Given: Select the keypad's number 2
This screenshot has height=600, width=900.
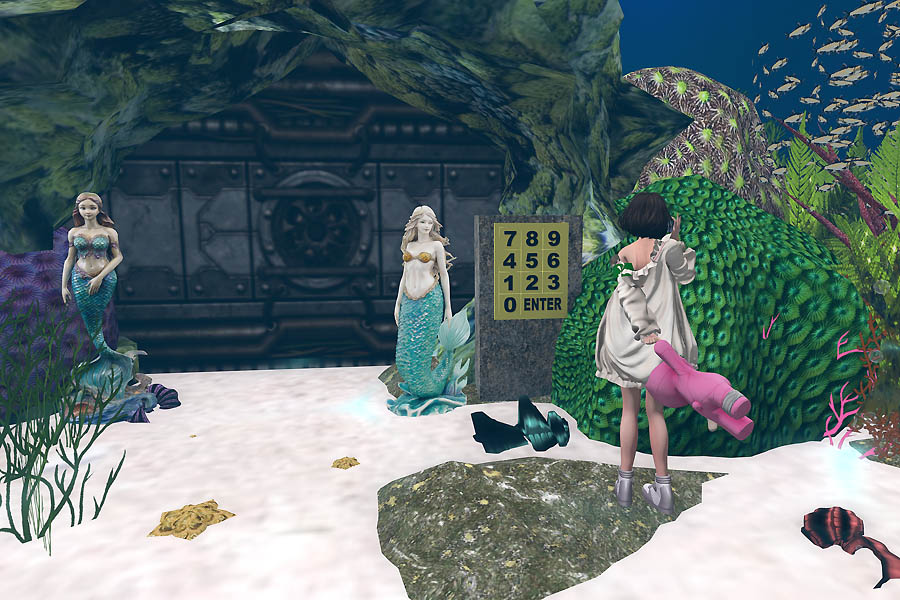Looking at the screenshot, I should point(532,282).
